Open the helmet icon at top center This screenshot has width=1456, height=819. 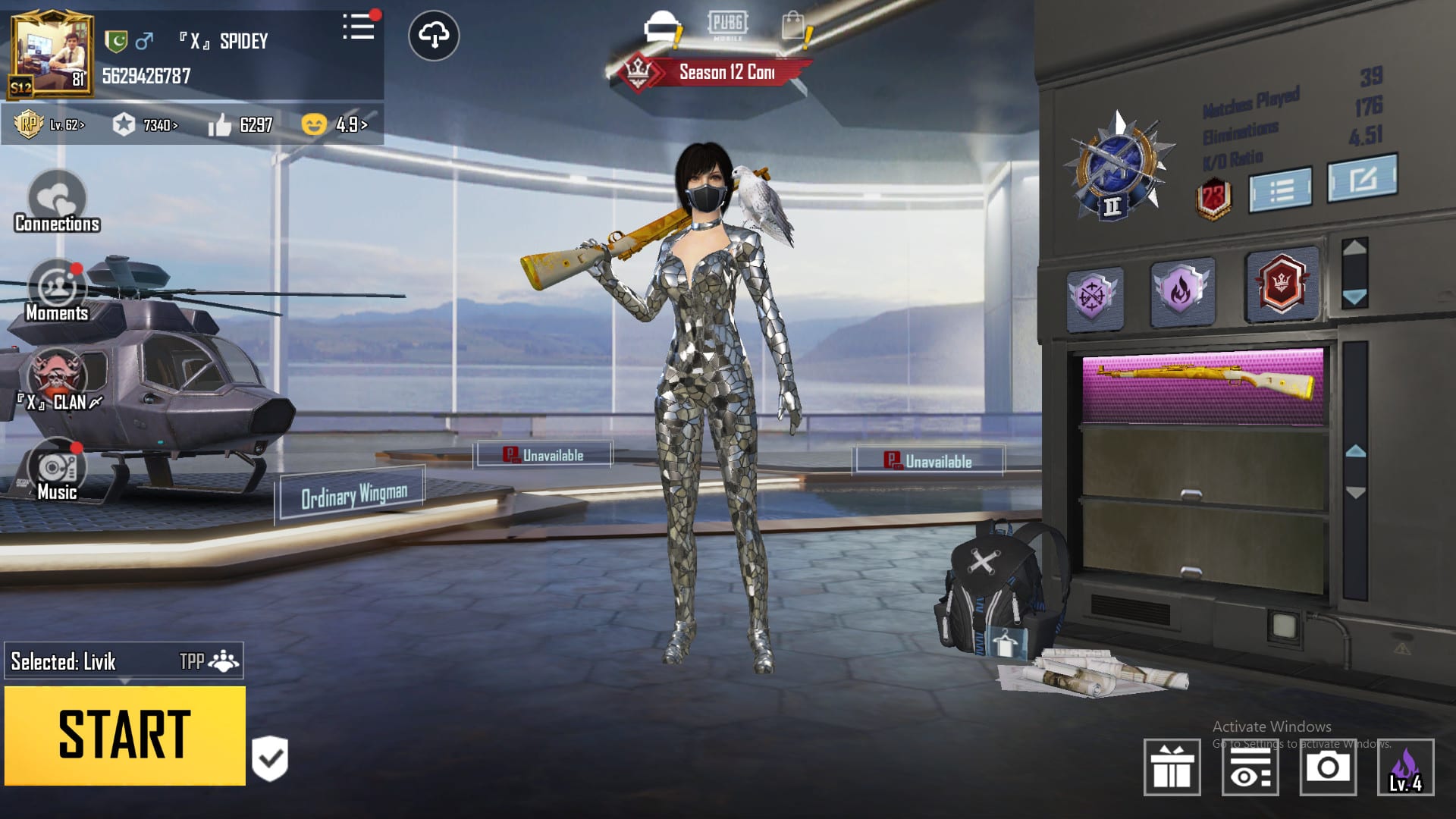pos(662,29)
